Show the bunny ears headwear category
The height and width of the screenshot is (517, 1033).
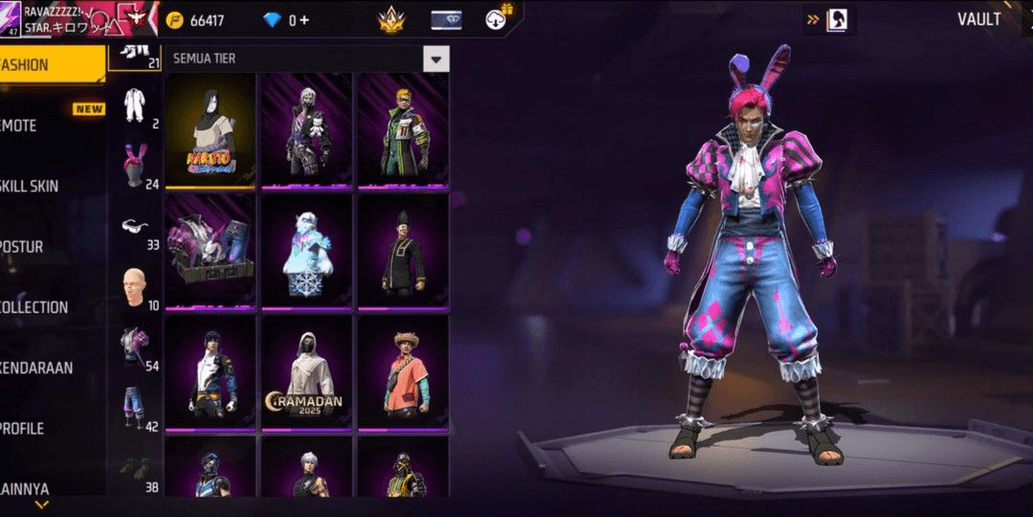click(134, 164)
